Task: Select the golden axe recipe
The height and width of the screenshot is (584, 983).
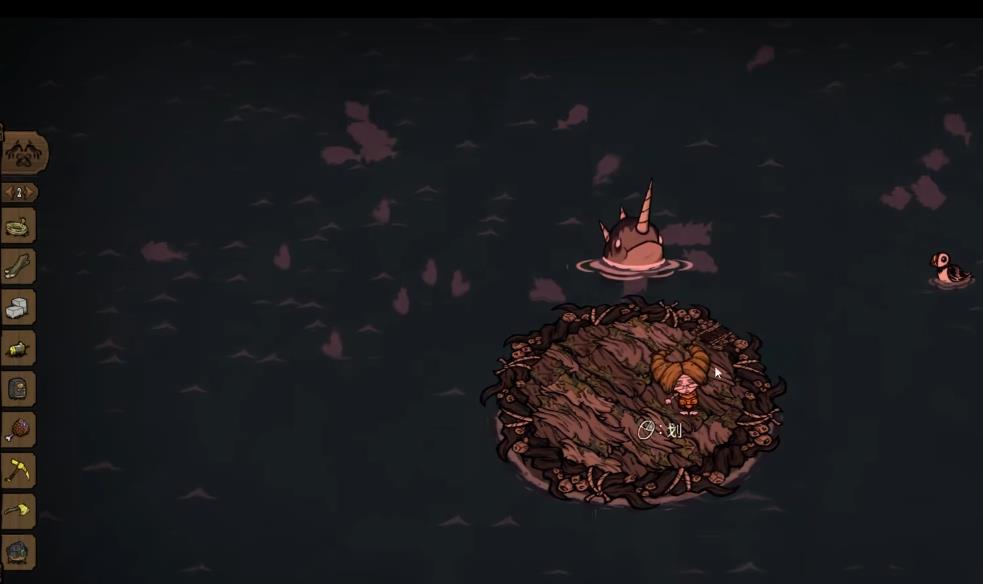Action: [x=18, y=511]
